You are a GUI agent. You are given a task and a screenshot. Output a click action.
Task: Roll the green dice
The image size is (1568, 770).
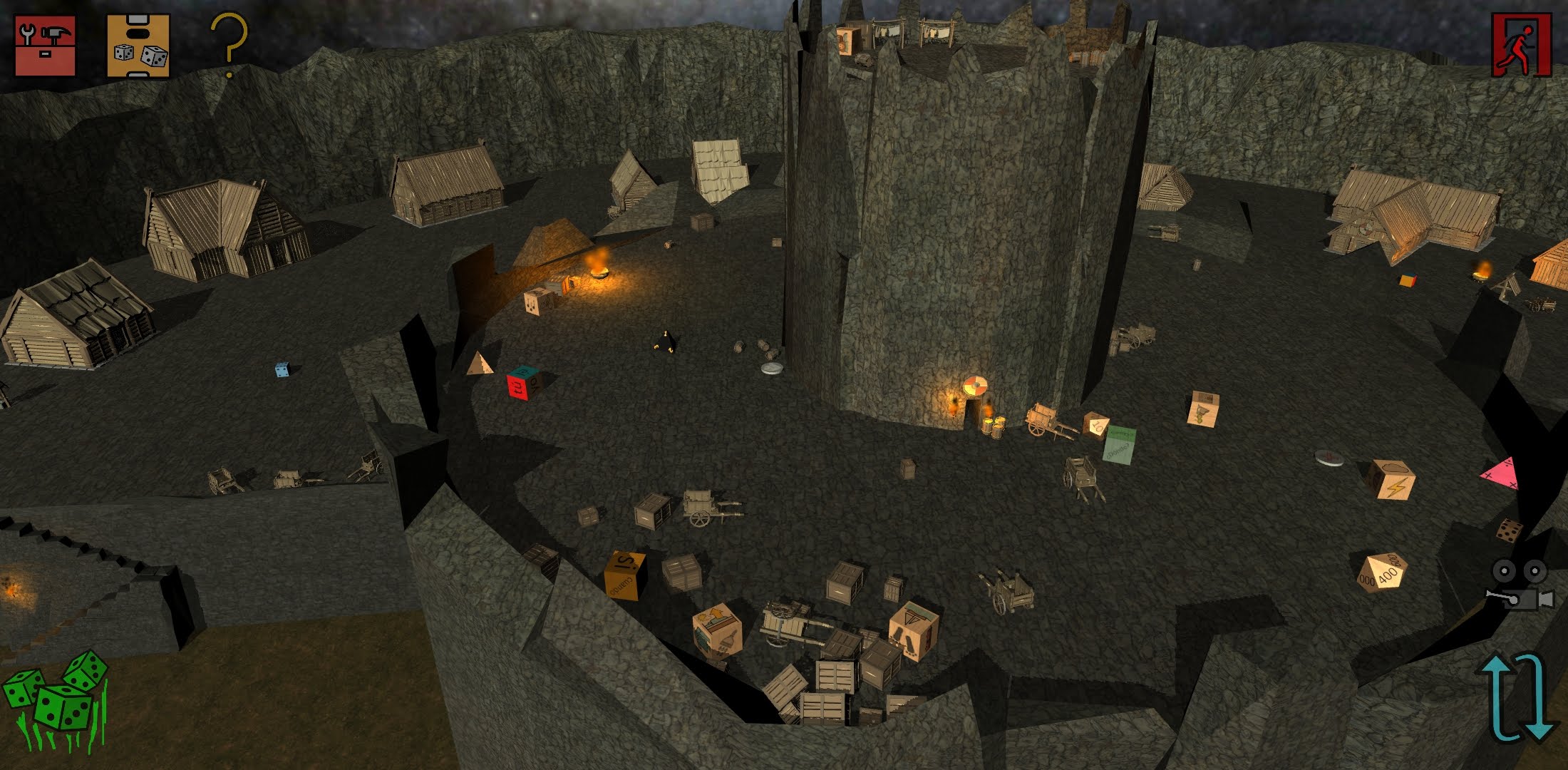coord(56,699)
